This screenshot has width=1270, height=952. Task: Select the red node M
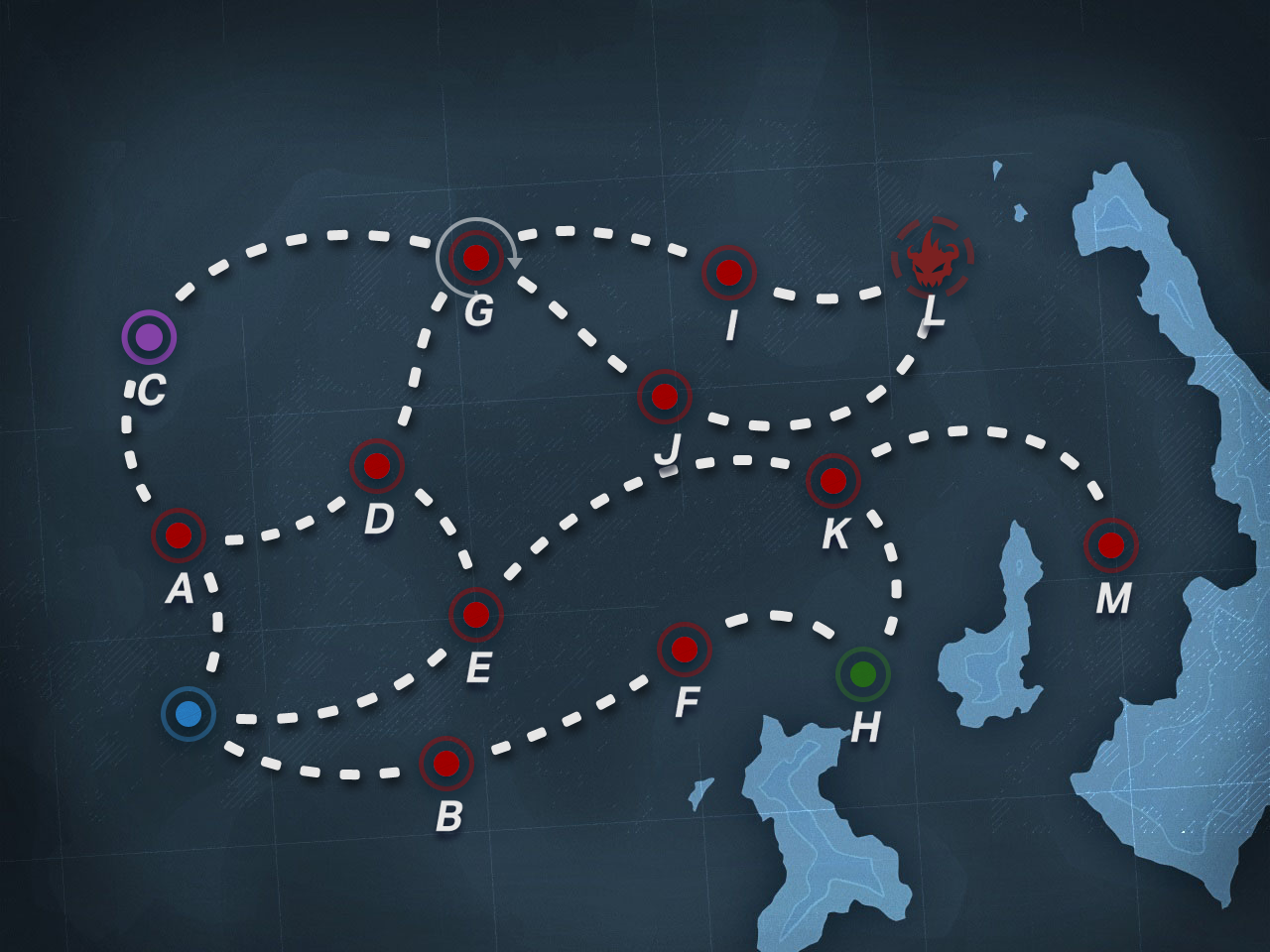pos(1111,544)
